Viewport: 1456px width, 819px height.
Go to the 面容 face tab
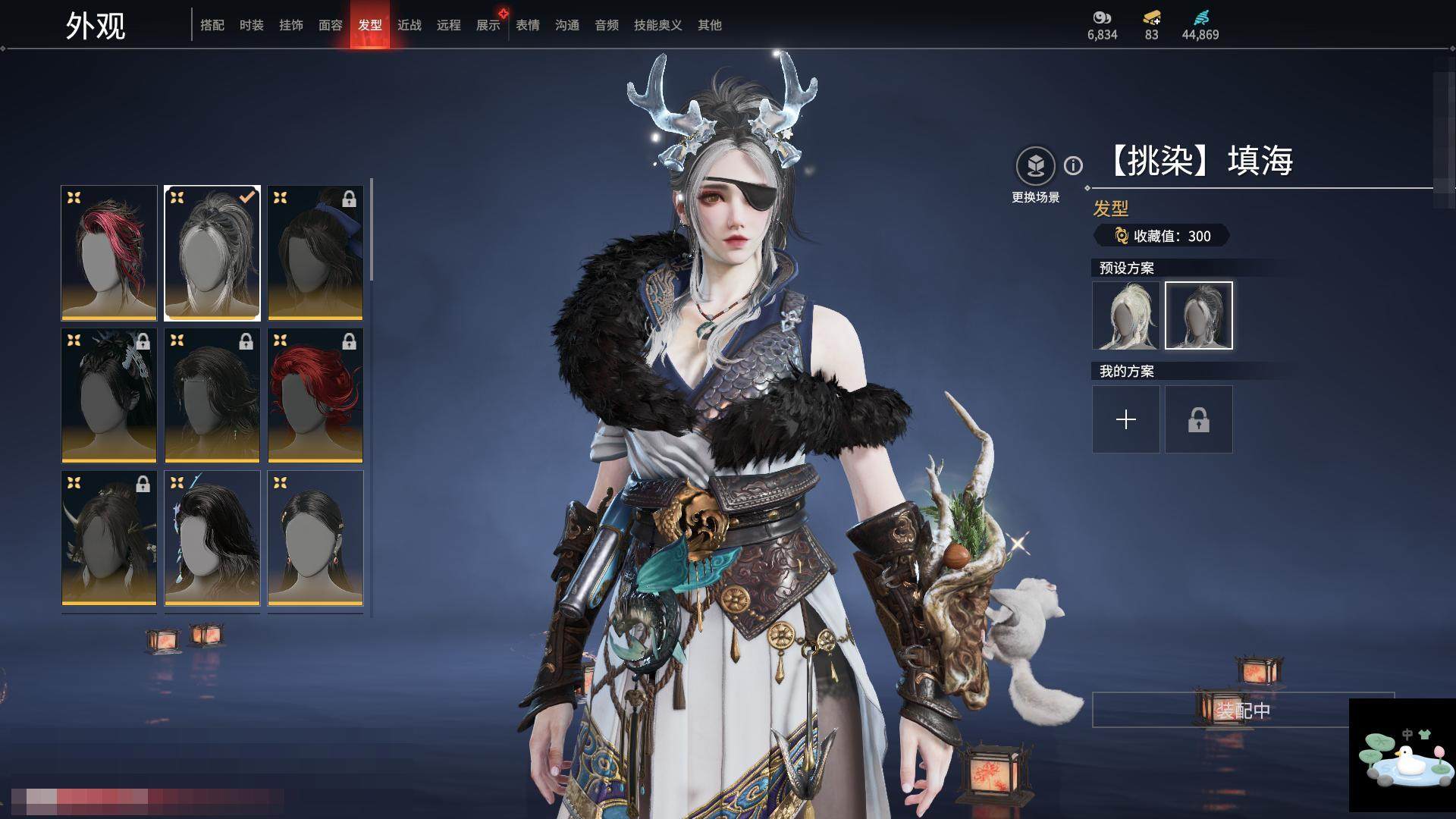(331, 25)
